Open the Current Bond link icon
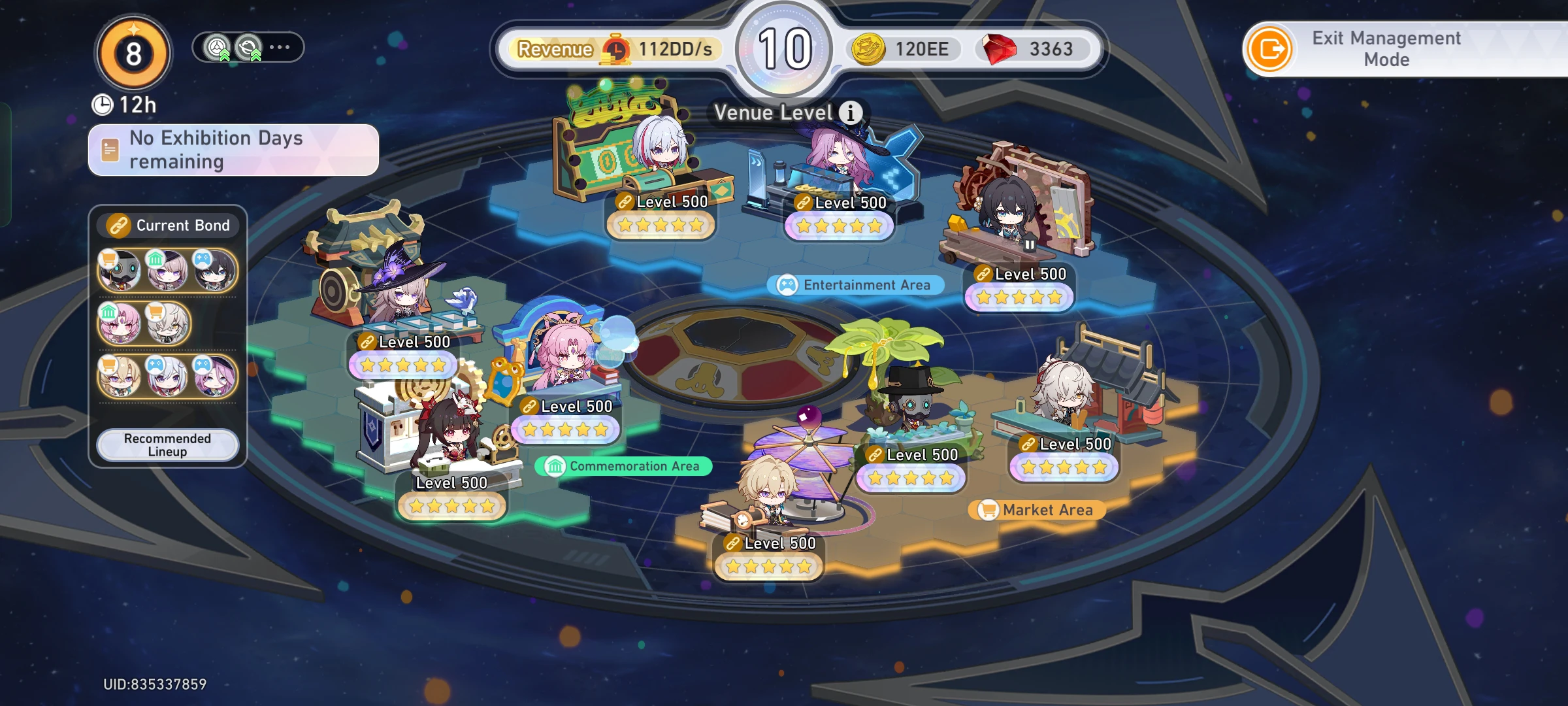The width and height of the screenshot is (1568, 706). (120, 226)
